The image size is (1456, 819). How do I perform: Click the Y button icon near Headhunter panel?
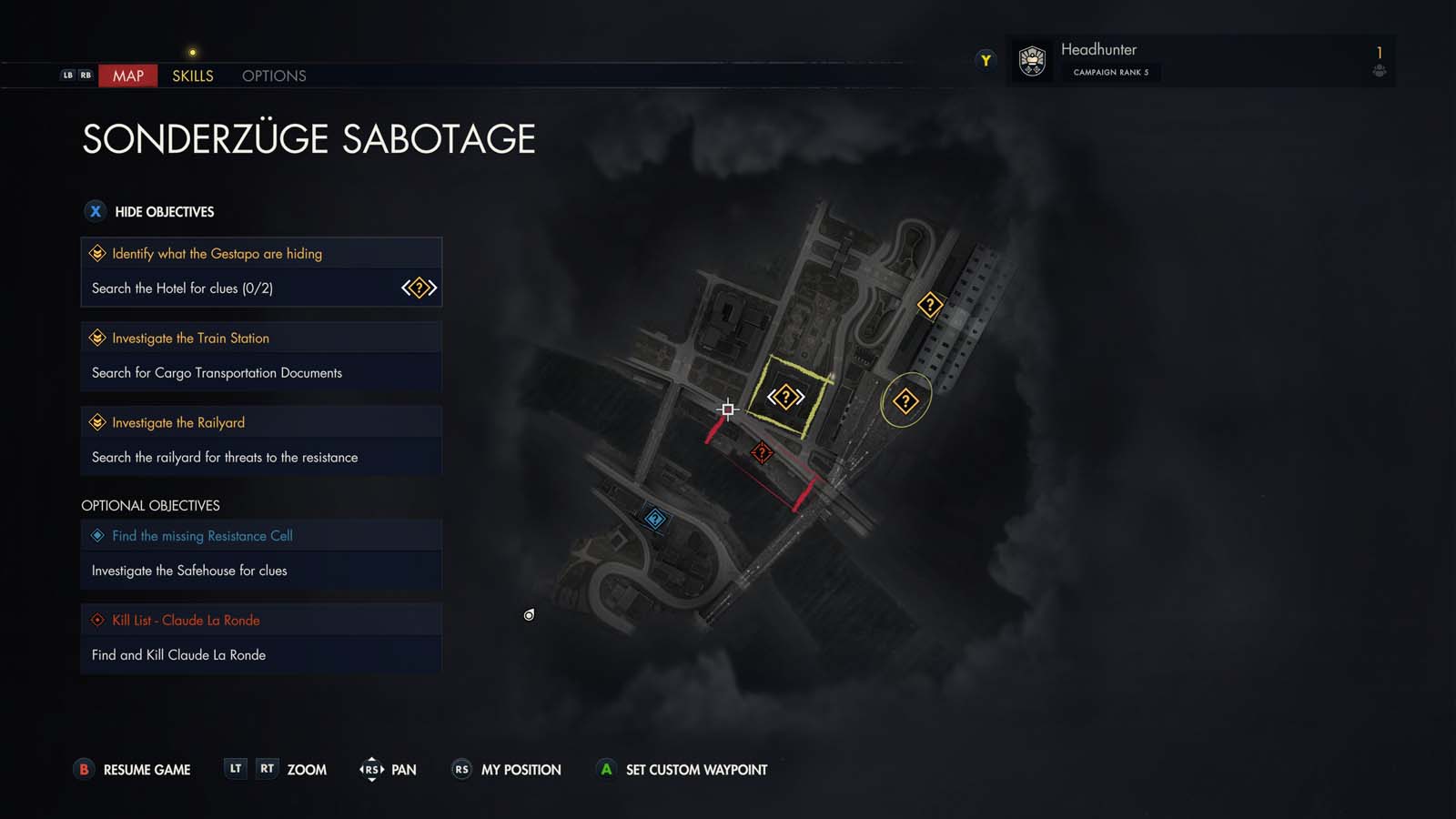986,60
